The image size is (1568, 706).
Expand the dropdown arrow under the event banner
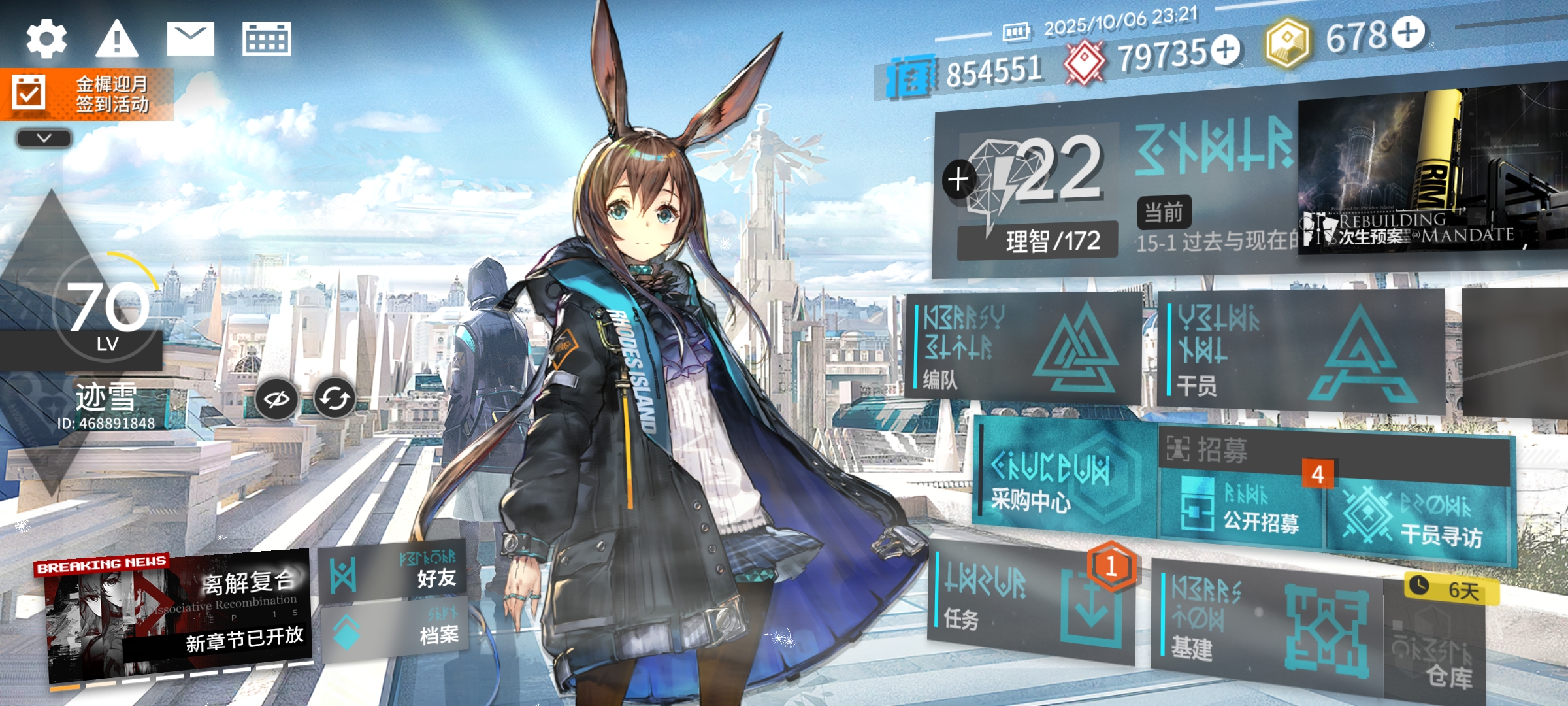point(44,139)
